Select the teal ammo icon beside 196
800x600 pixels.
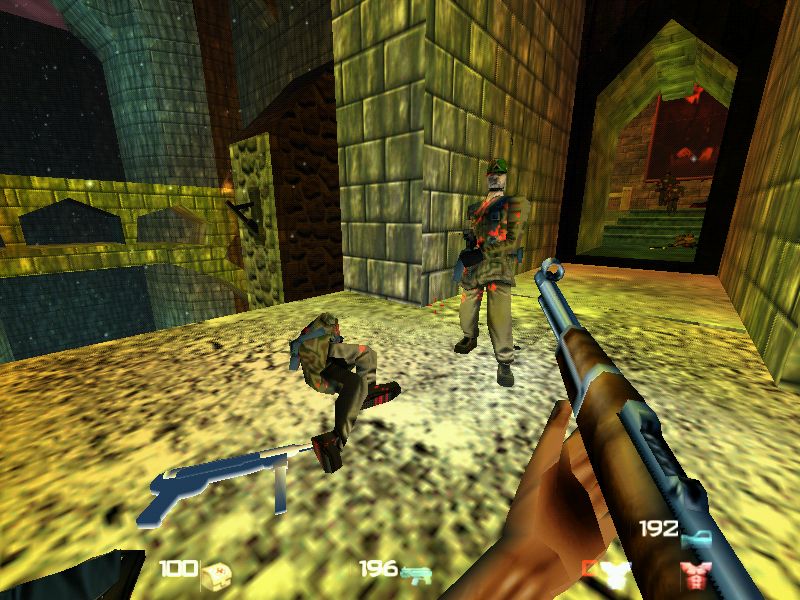(416, 573)
